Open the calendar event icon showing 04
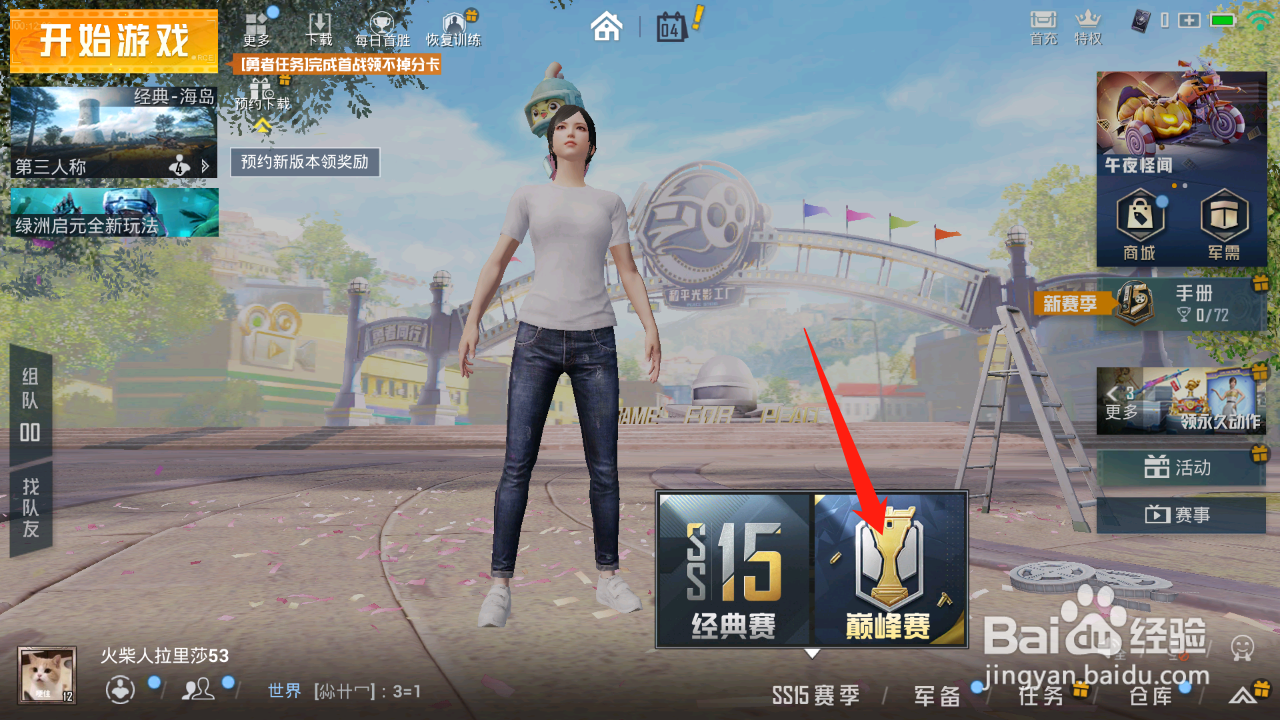This screenshot has height=720, width=1280. click(x=669, y=28)
